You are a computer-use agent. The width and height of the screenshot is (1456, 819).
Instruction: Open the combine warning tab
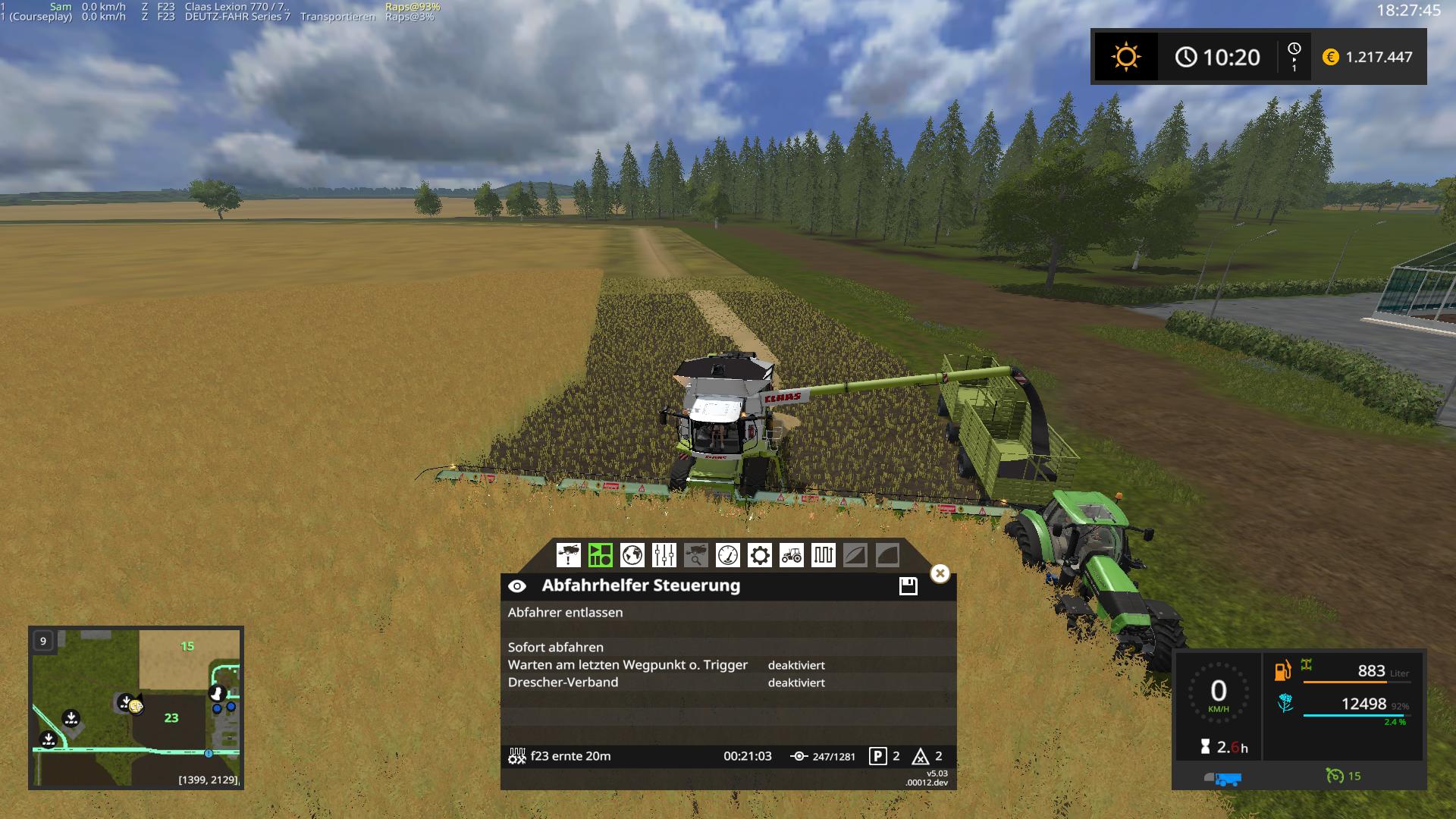[568, 555]
